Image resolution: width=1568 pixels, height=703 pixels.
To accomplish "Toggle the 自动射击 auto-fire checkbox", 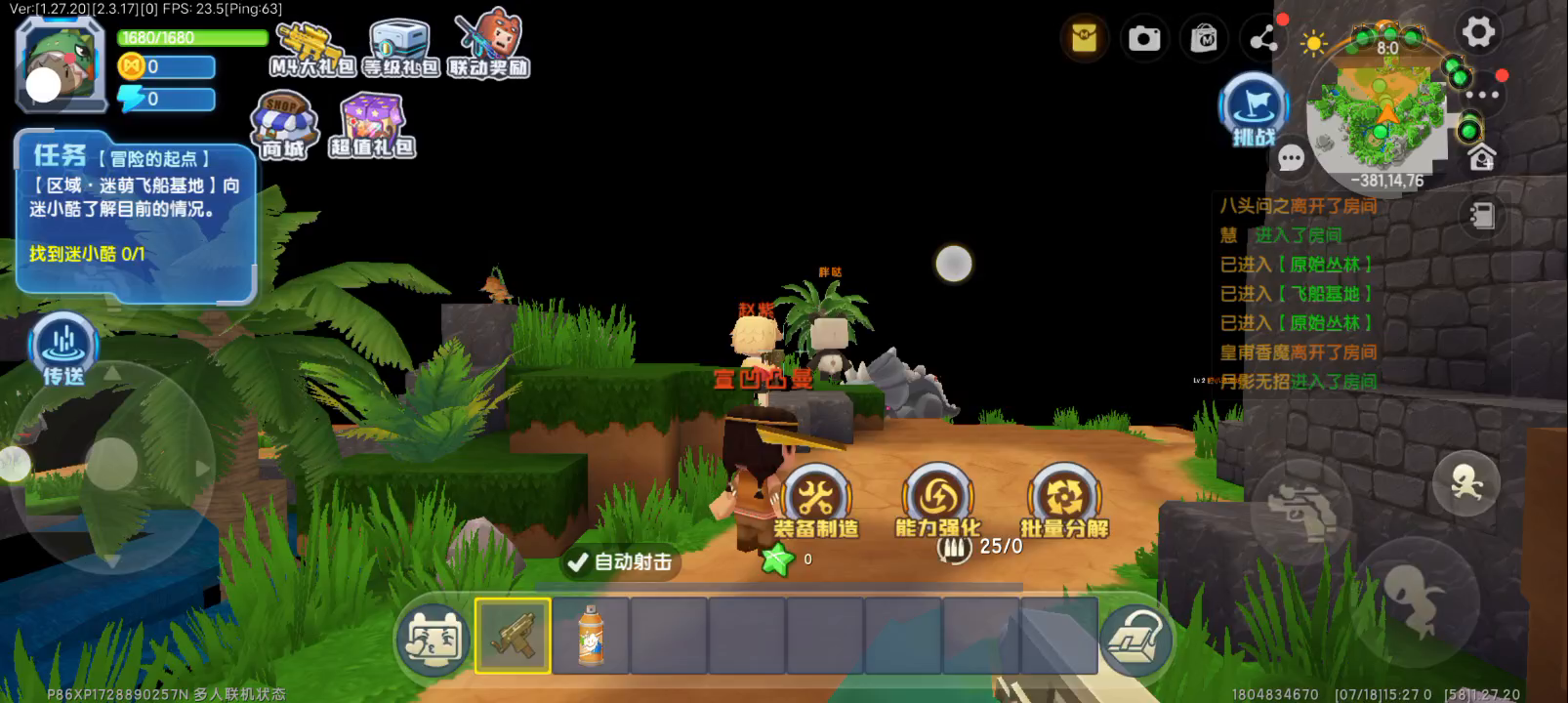I will pos(577,561).
